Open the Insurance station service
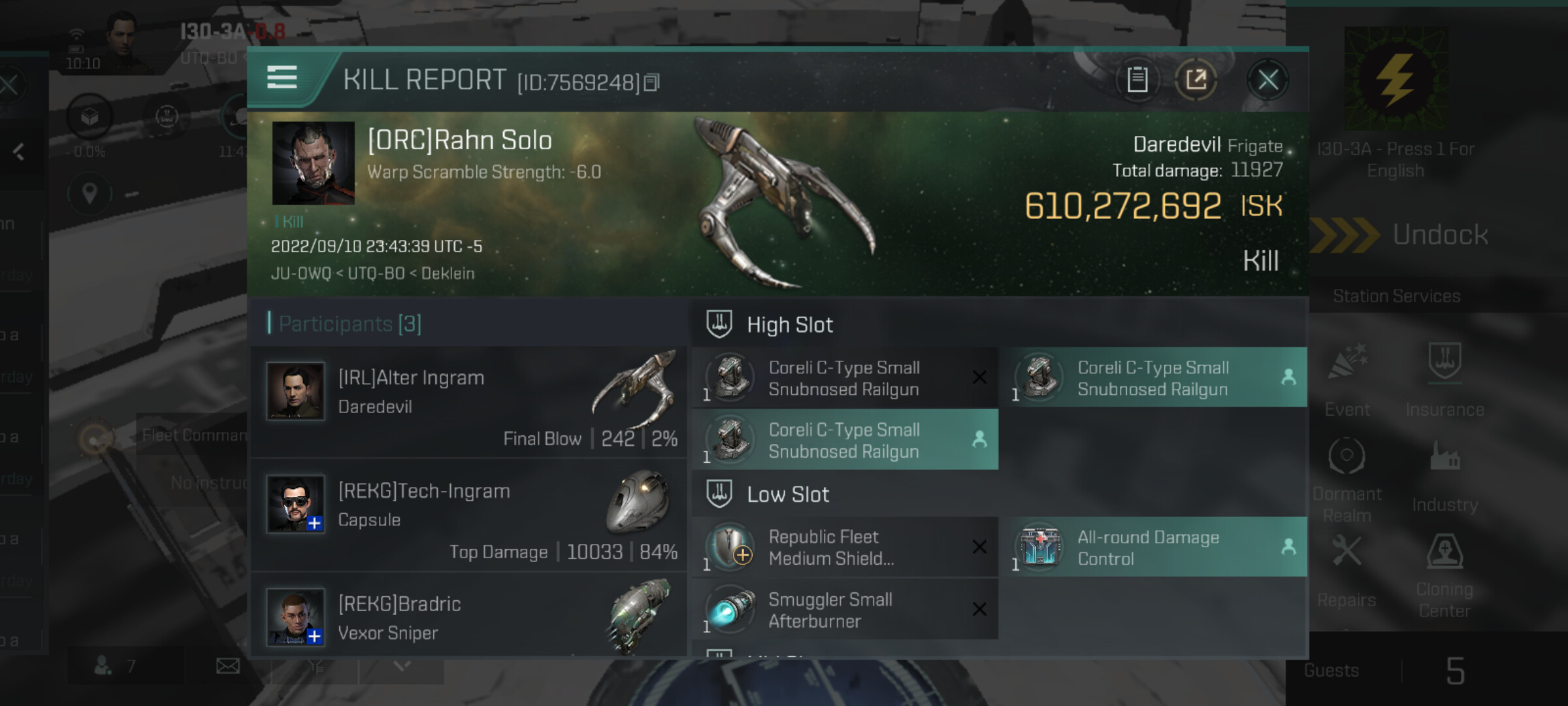 click(x=1445, y=379)
